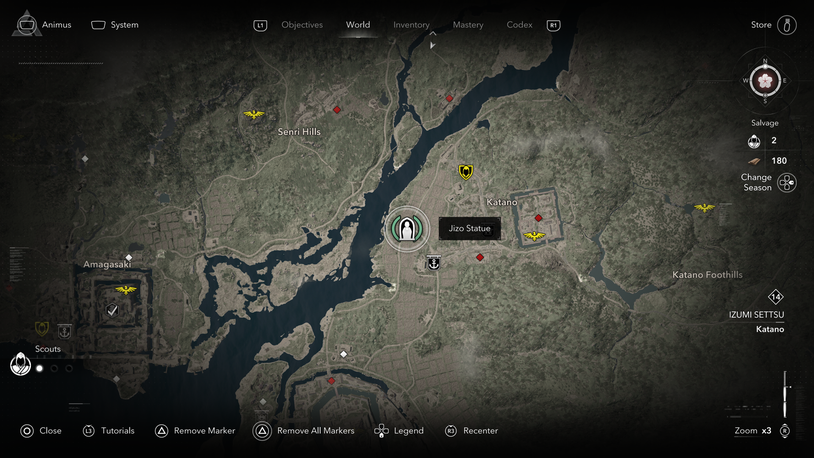814x458 pixels.
Task: Click the Katano location label
Action: tap(502, 202)
